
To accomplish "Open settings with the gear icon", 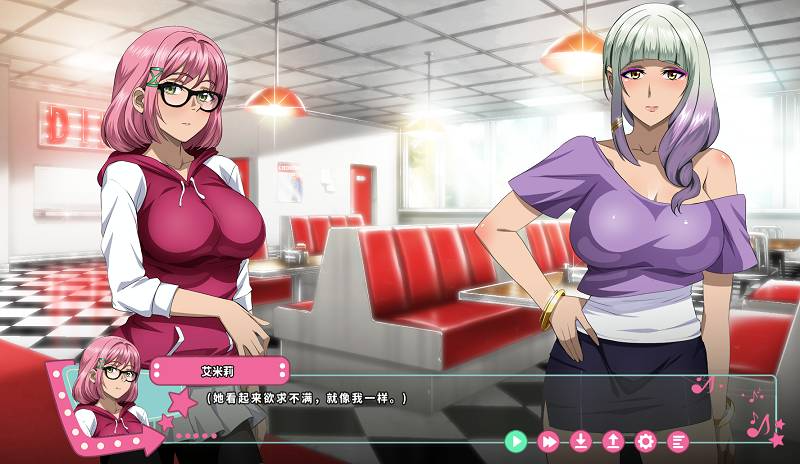I will [x=645, y=440].
